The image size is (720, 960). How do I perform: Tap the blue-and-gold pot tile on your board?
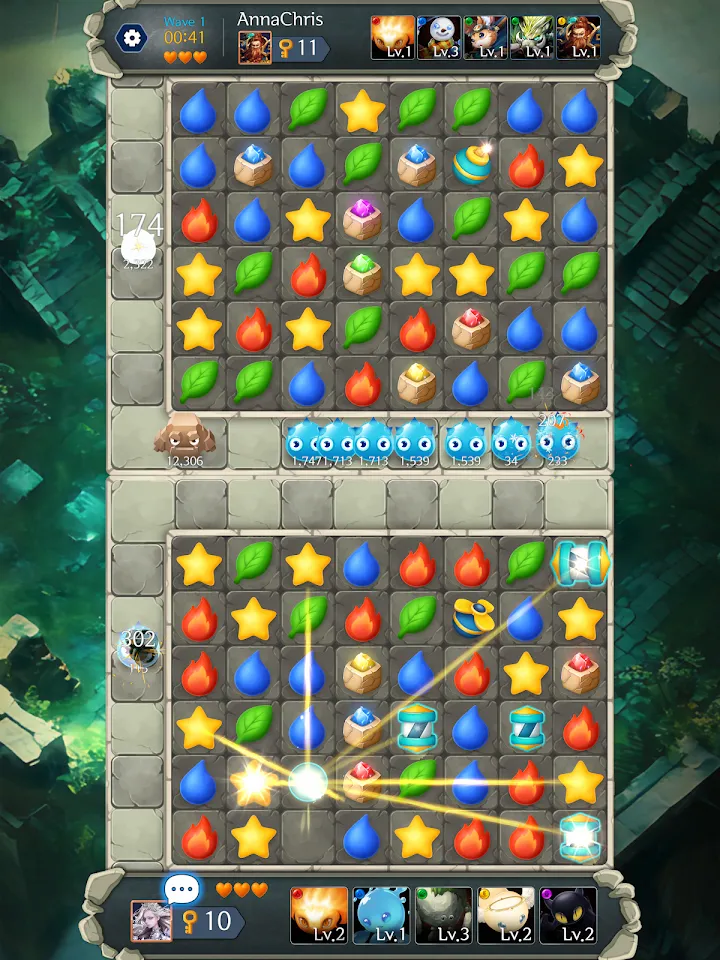(471, 619)
